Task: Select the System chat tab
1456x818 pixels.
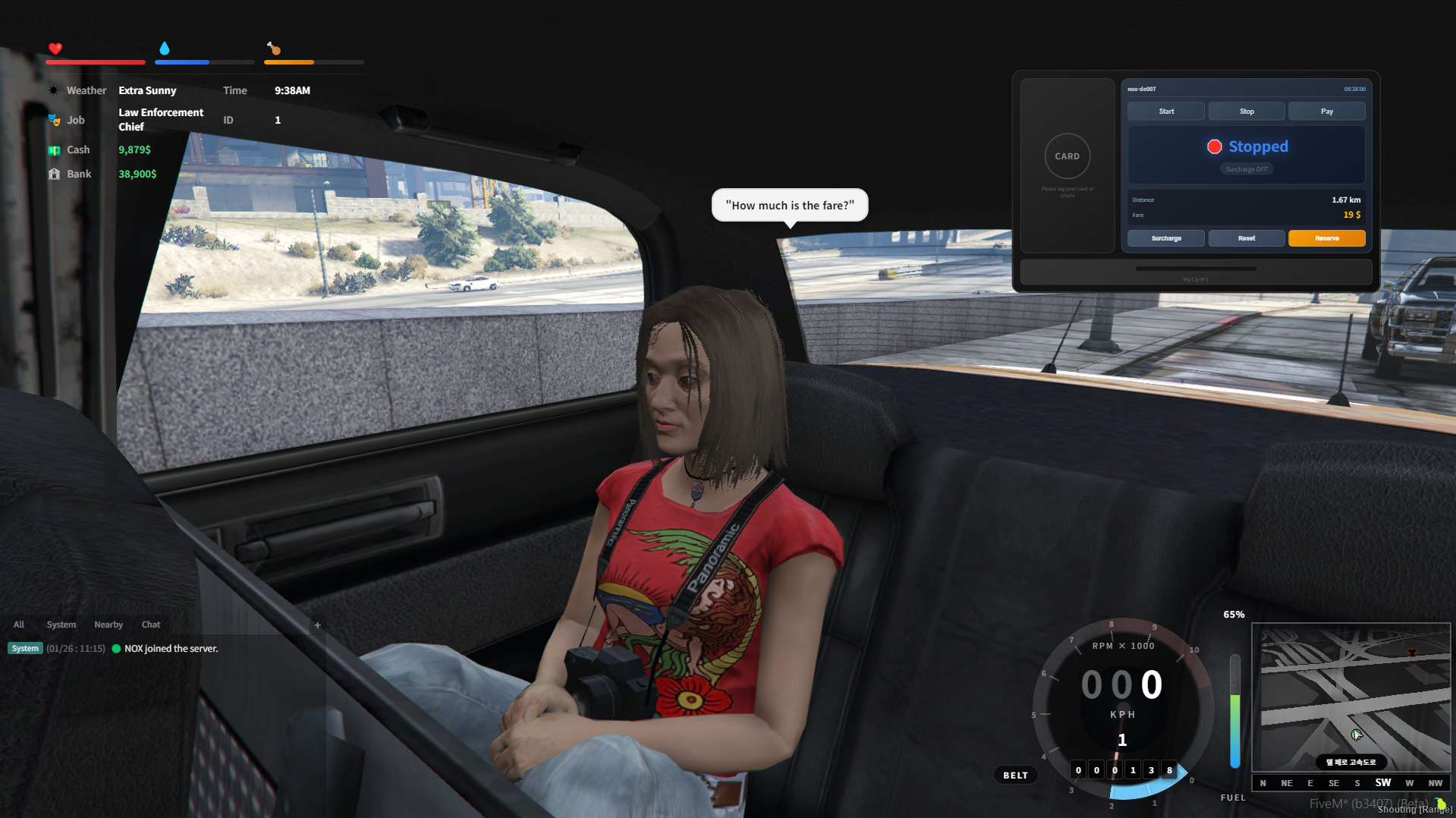Action: tap(61, 625)
